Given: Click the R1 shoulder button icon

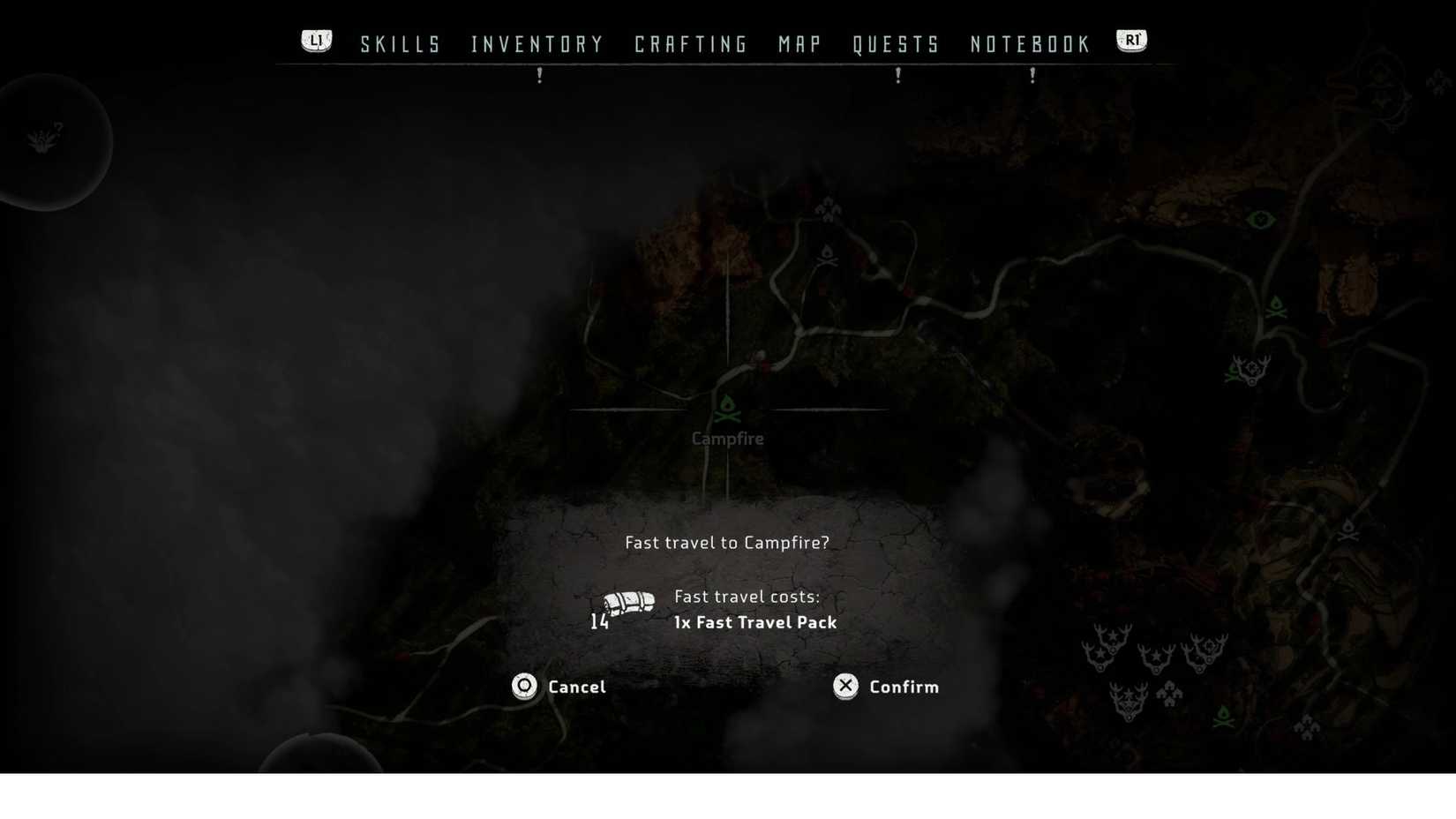Looking at the screenshot, I should (1131, 39).
